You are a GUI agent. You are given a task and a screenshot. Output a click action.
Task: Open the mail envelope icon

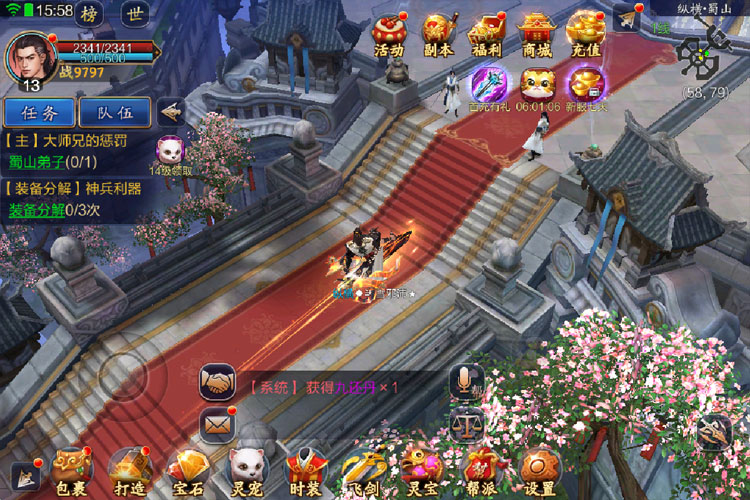[217, 423]
